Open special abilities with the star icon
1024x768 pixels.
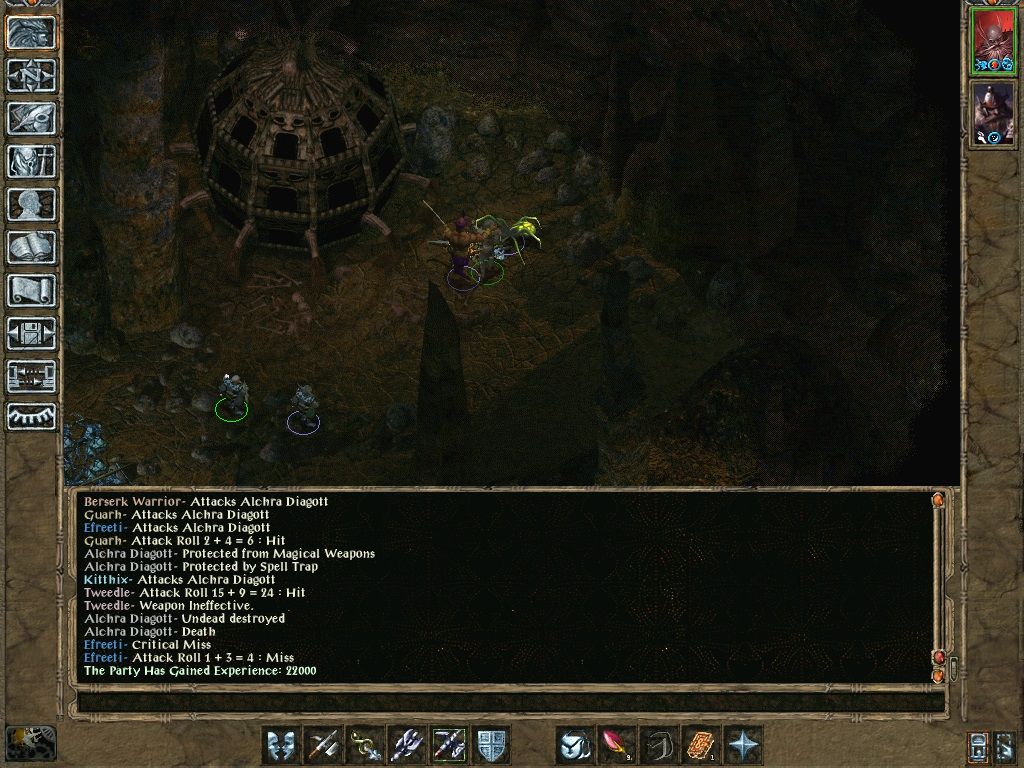(743, 745)
